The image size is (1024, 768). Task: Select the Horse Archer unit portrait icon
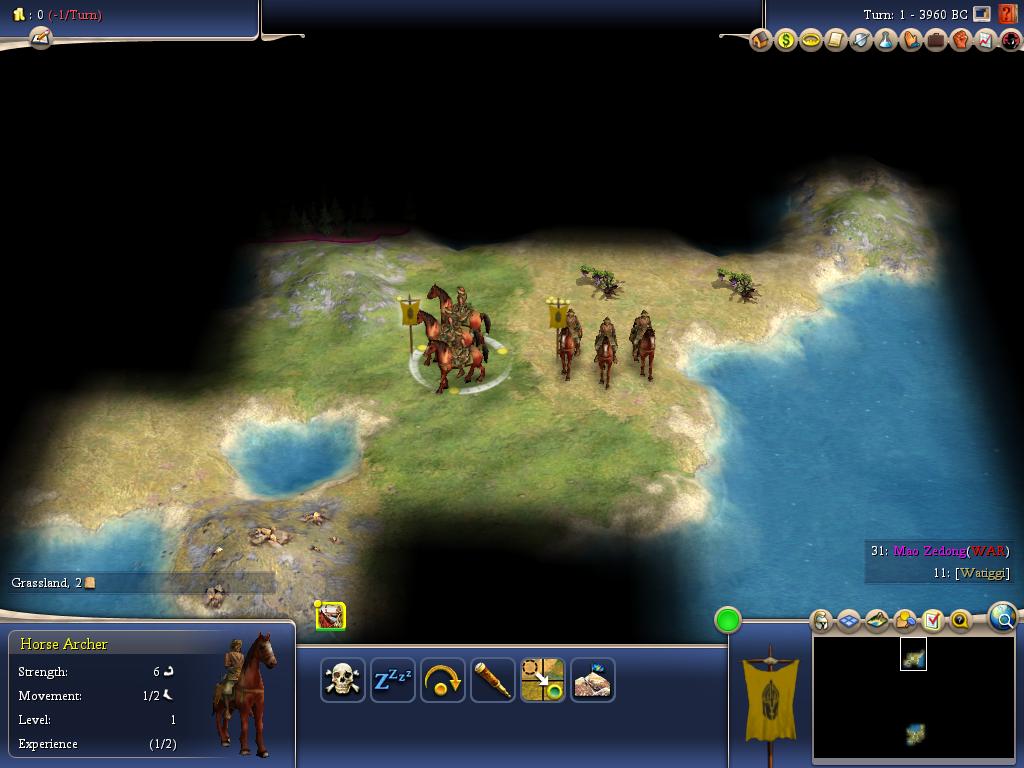tap(331, 616)
